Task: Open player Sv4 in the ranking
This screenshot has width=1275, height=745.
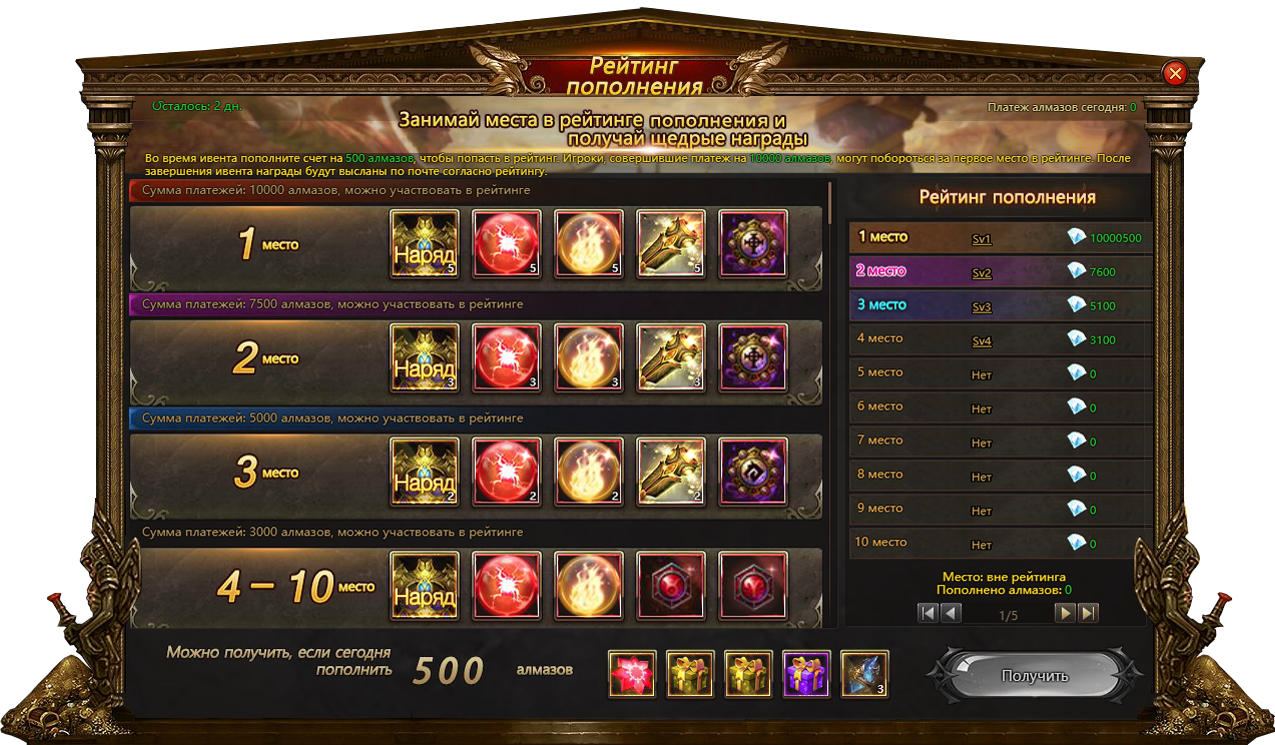Action: click(981, 341)
